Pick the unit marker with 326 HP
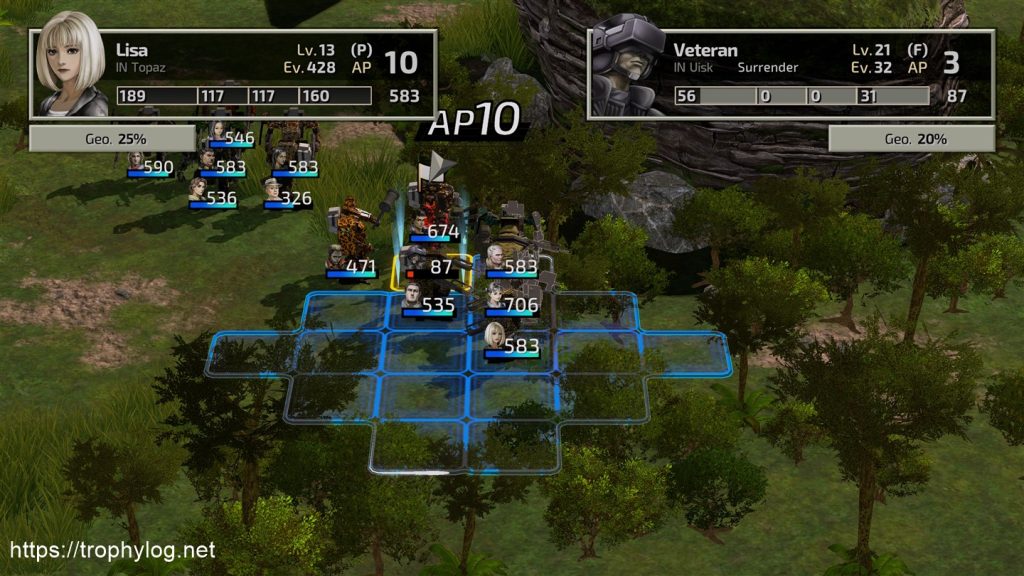 [x=288, y=197]
